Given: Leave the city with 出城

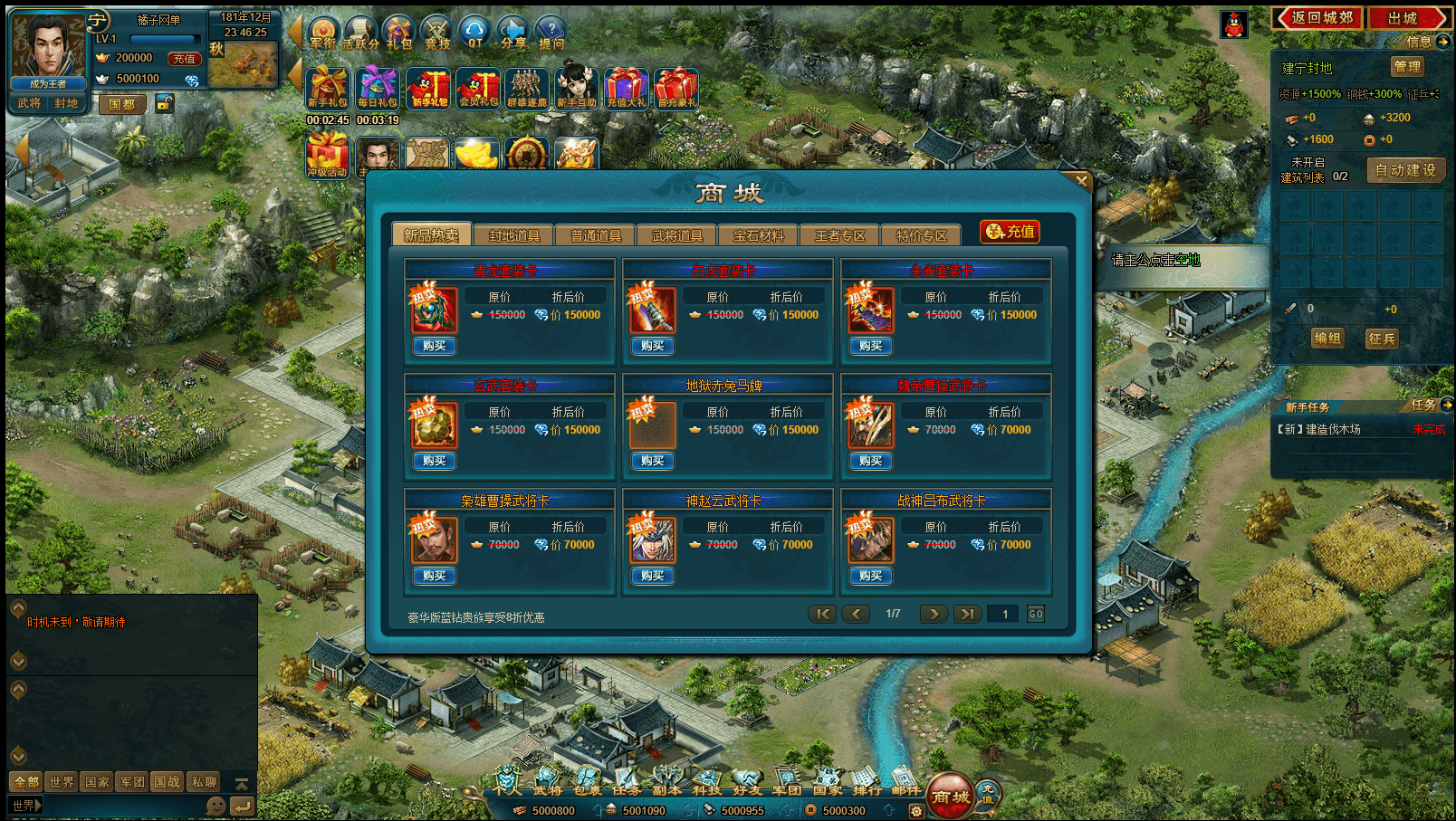Looking at the screenshot, I should point(1405,18).
